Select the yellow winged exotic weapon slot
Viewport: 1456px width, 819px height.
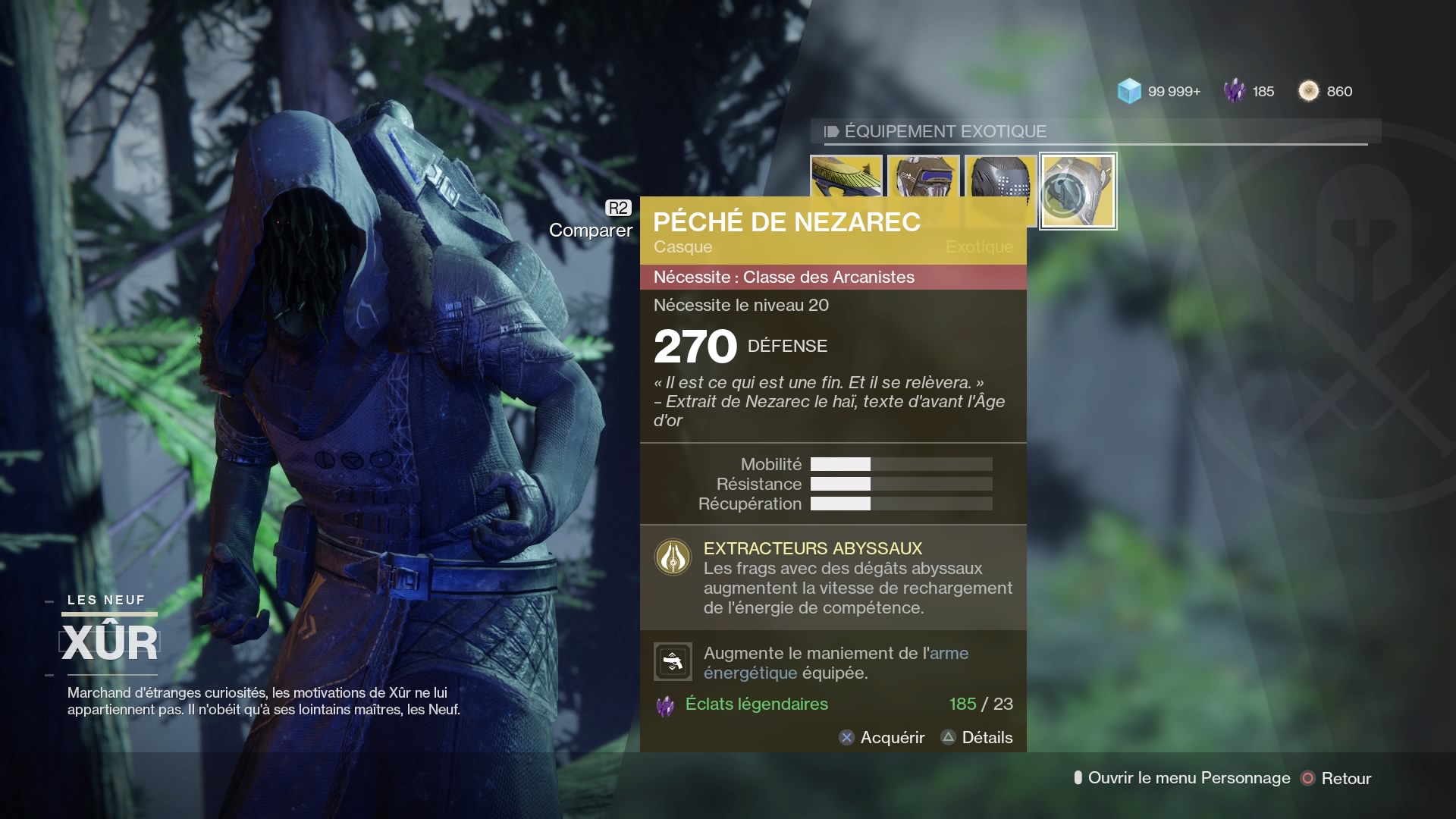(x=846, y=176)
